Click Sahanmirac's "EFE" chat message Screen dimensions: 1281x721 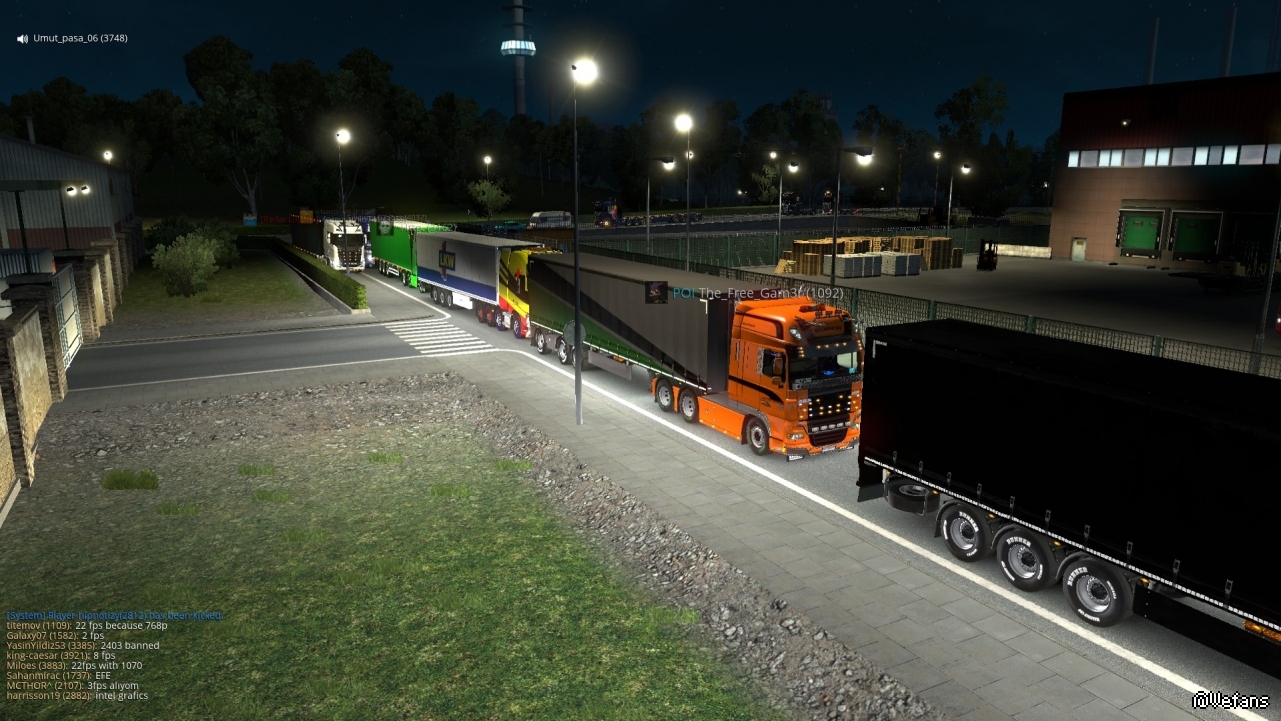pos(59,676)
